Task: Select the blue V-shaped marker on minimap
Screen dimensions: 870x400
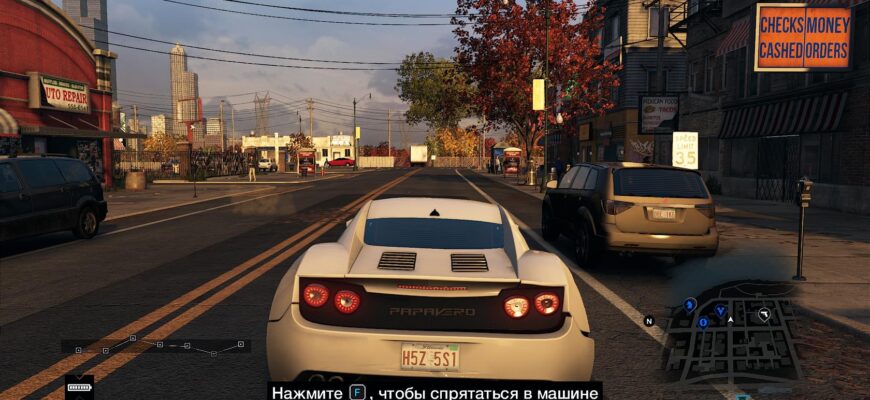Action: 720,310
